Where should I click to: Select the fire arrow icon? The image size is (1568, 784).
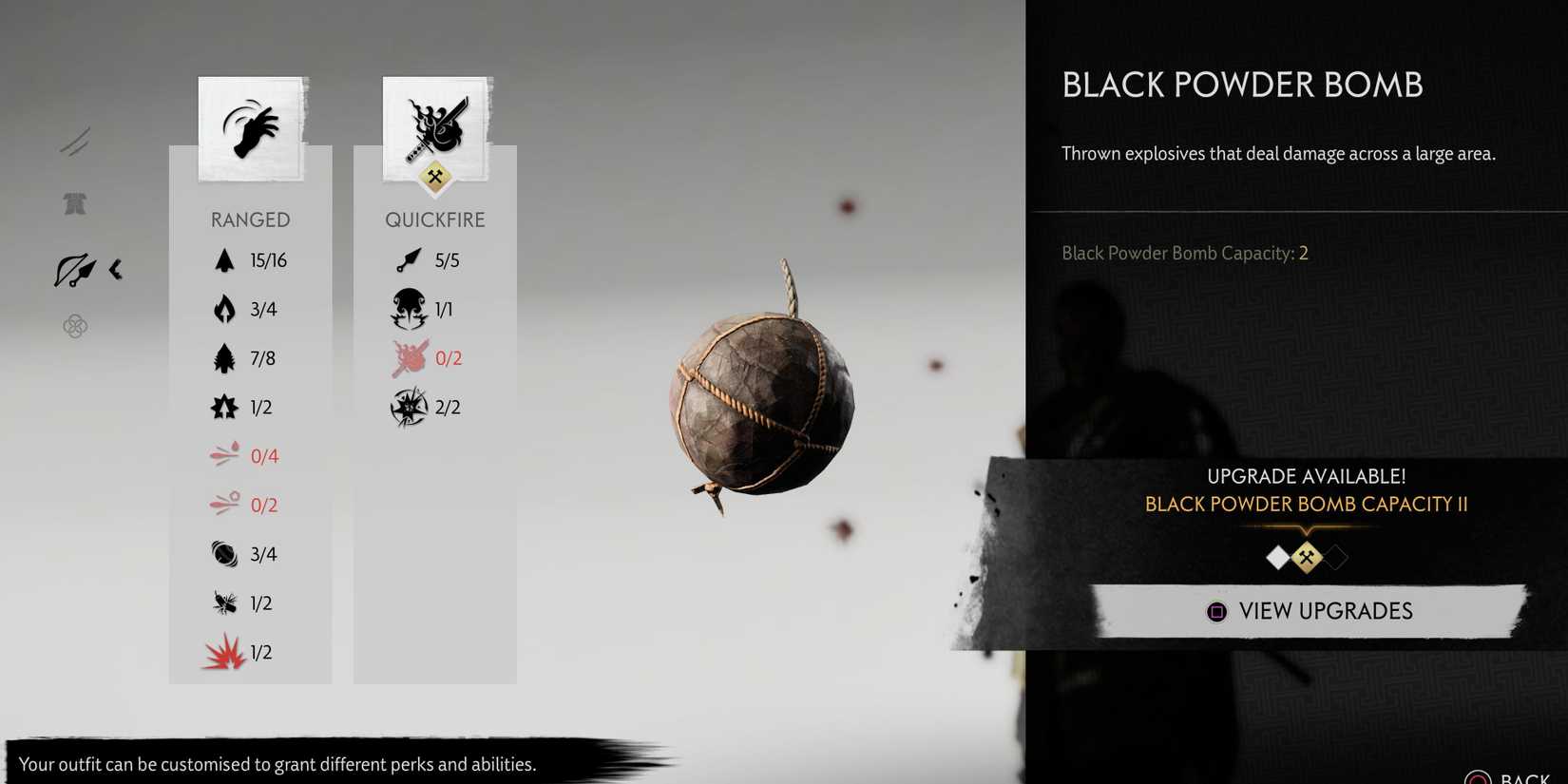point(224,309)
